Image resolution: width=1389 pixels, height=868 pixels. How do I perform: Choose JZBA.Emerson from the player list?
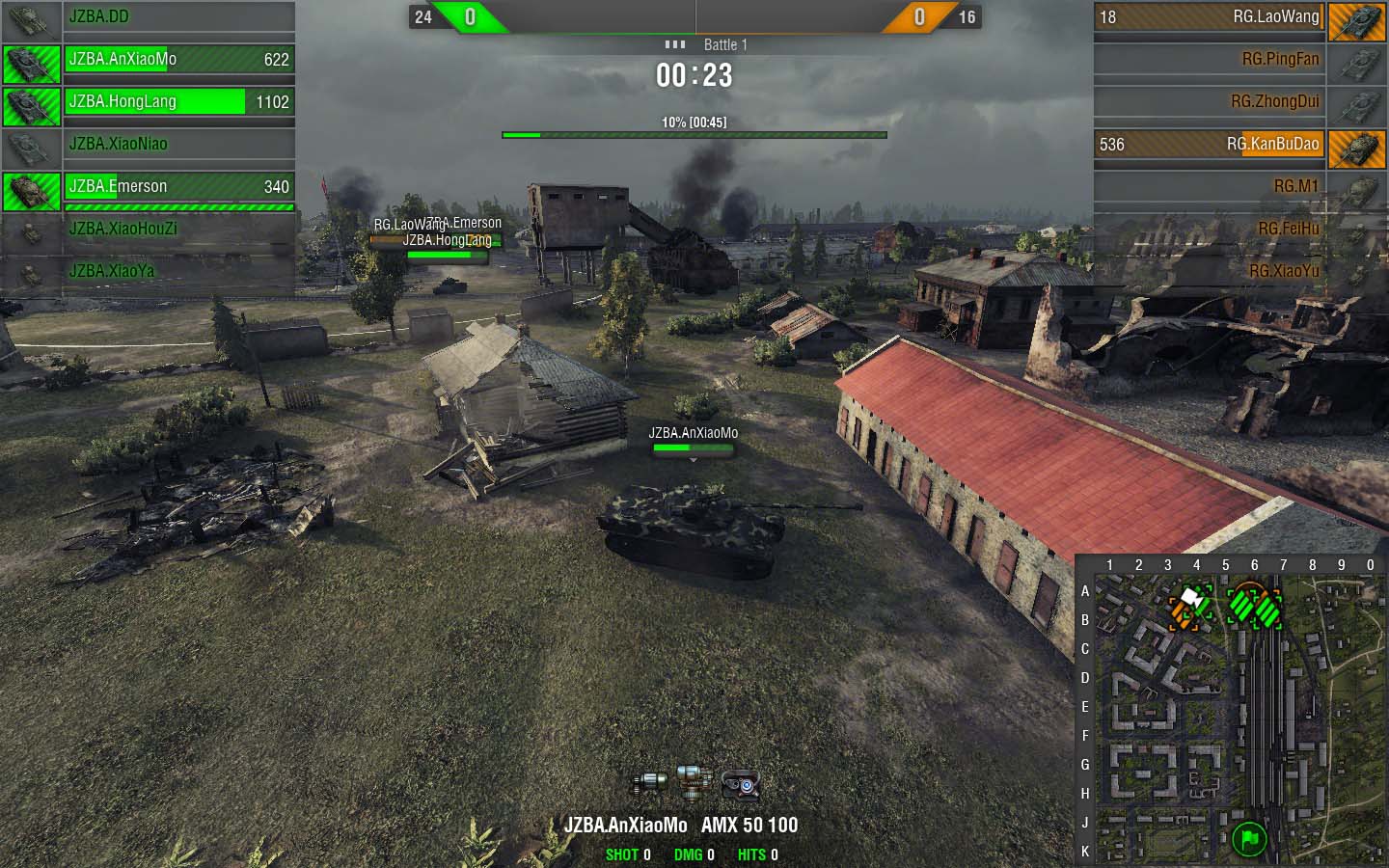coord(178,187)
